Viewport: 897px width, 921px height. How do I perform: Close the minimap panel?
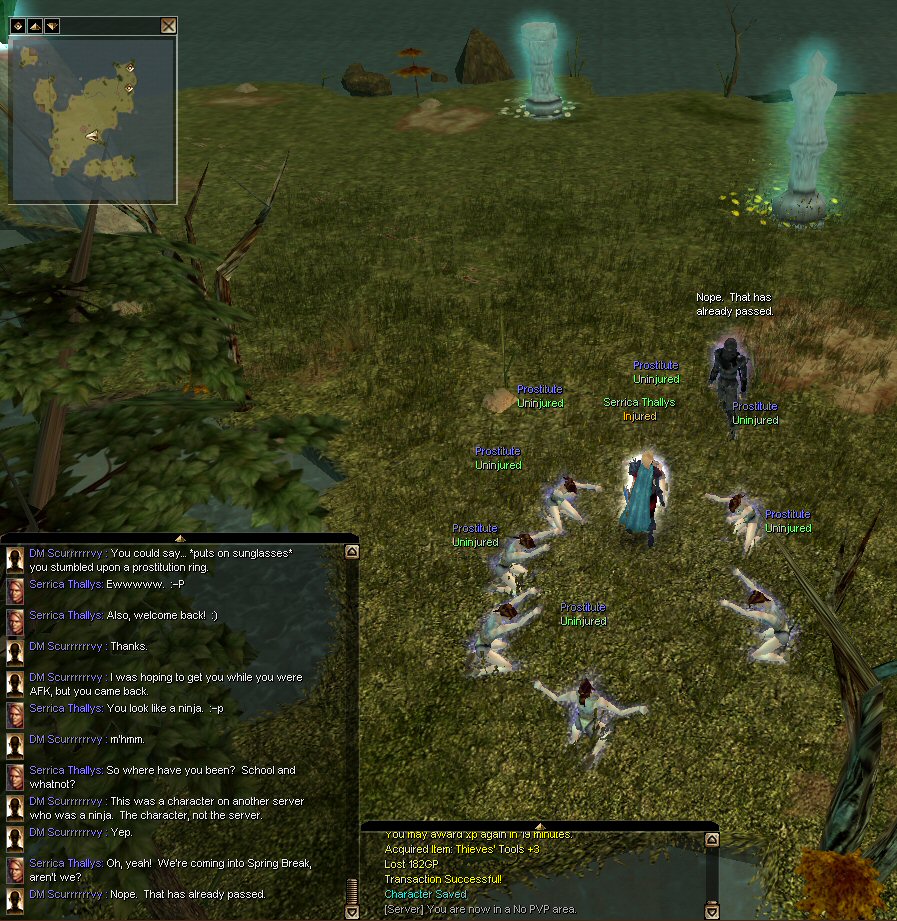coord(169,26)
